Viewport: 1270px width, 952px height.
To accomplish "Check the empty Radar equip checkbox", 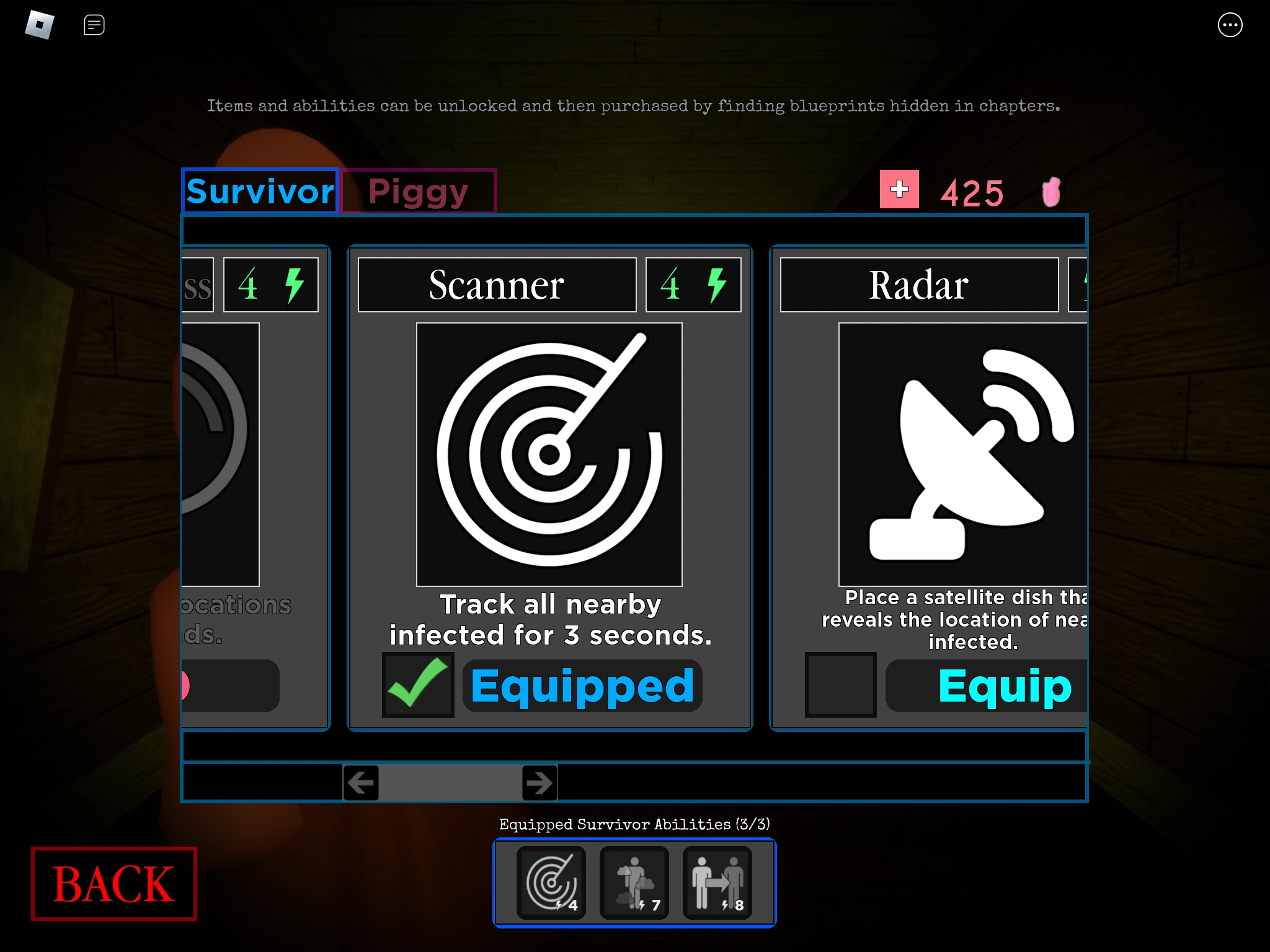I will coord(840,685).
